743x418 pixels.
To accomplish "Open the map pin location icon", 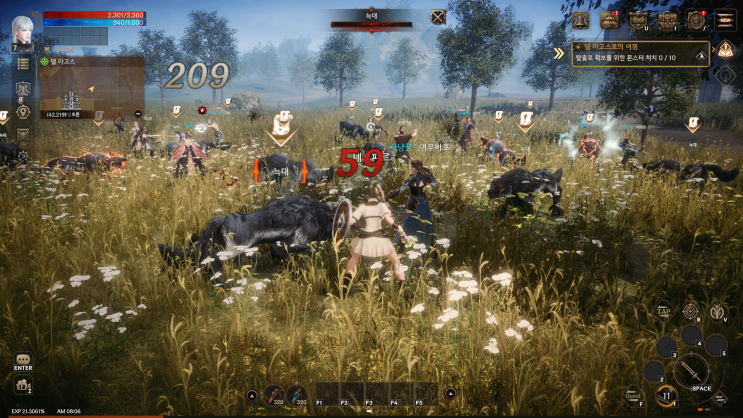I will point(22,111).
